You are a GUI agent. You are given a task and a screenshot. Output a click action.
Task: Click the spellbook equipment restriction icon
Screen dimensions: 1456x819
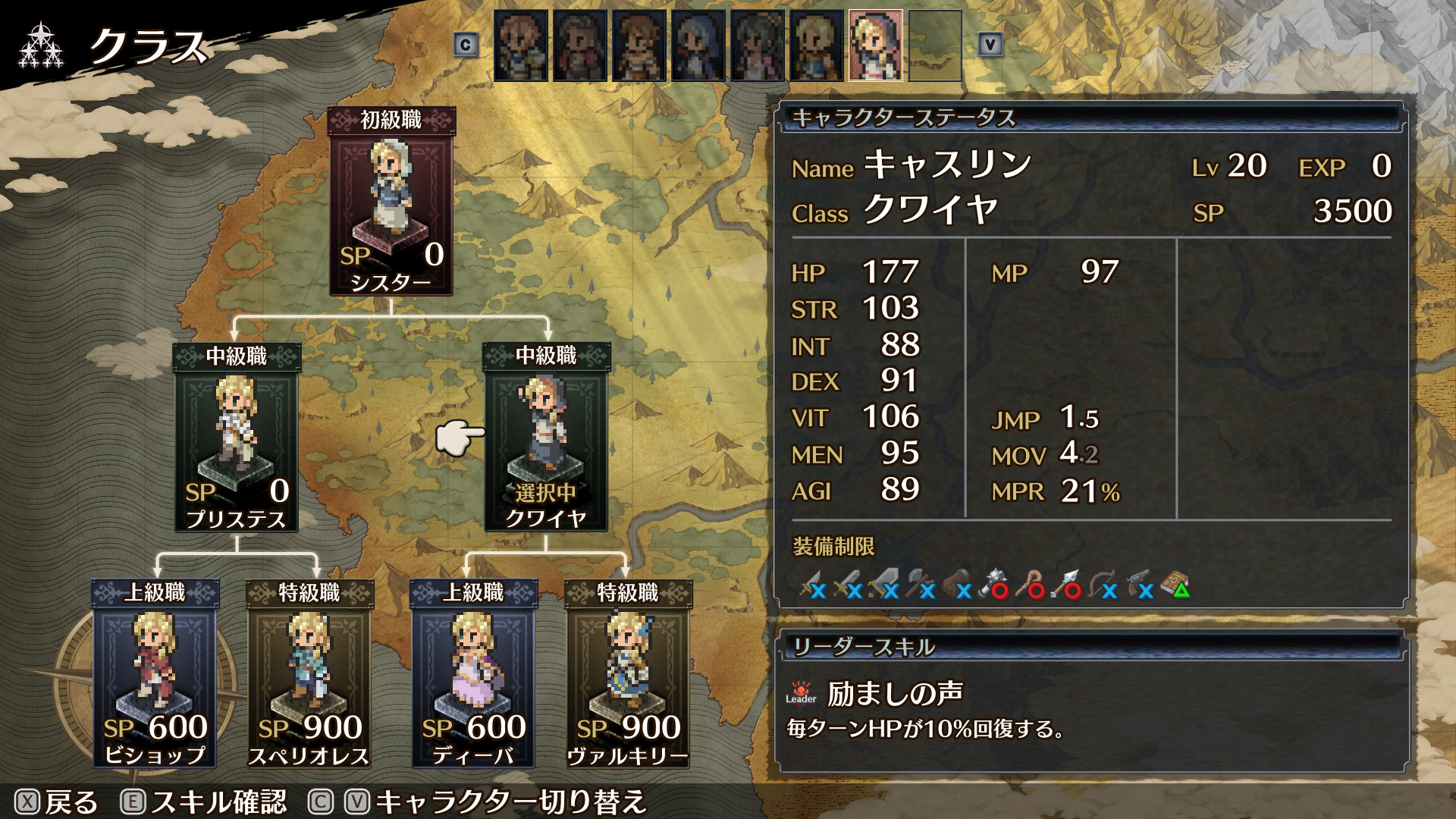pyautogui.click(x=1172, y=580)
